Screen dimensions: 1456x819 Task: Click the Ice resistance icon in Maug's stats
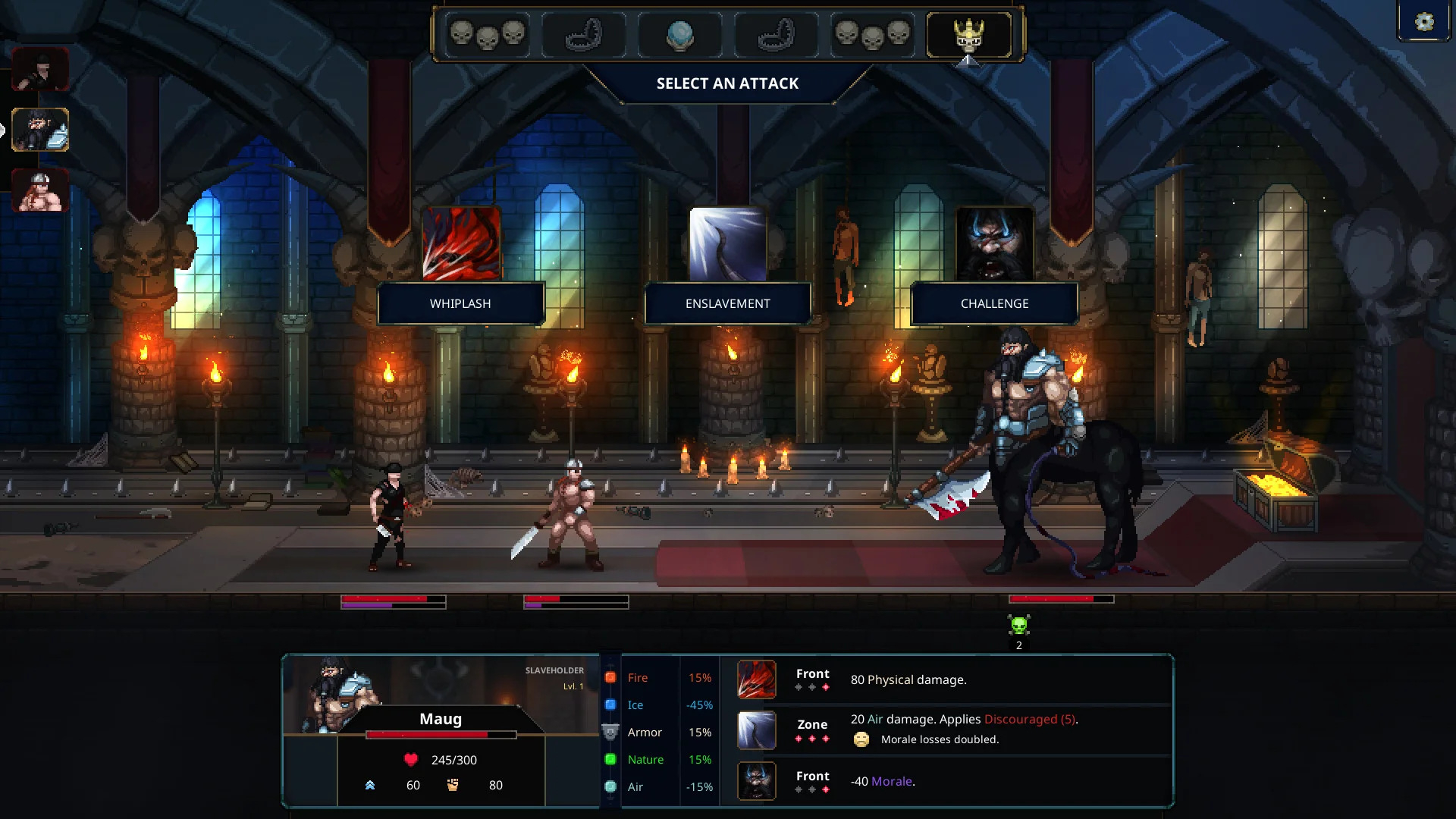(610, 704)
